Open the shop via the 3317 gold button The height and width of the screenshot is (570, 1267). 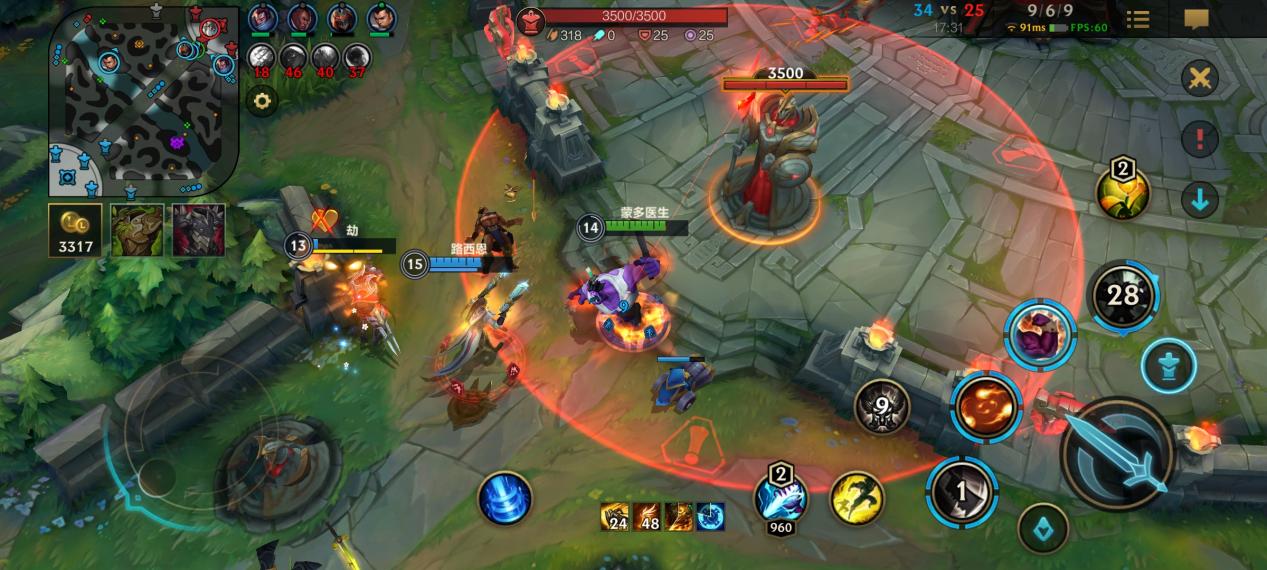click(x=76, y=230)
